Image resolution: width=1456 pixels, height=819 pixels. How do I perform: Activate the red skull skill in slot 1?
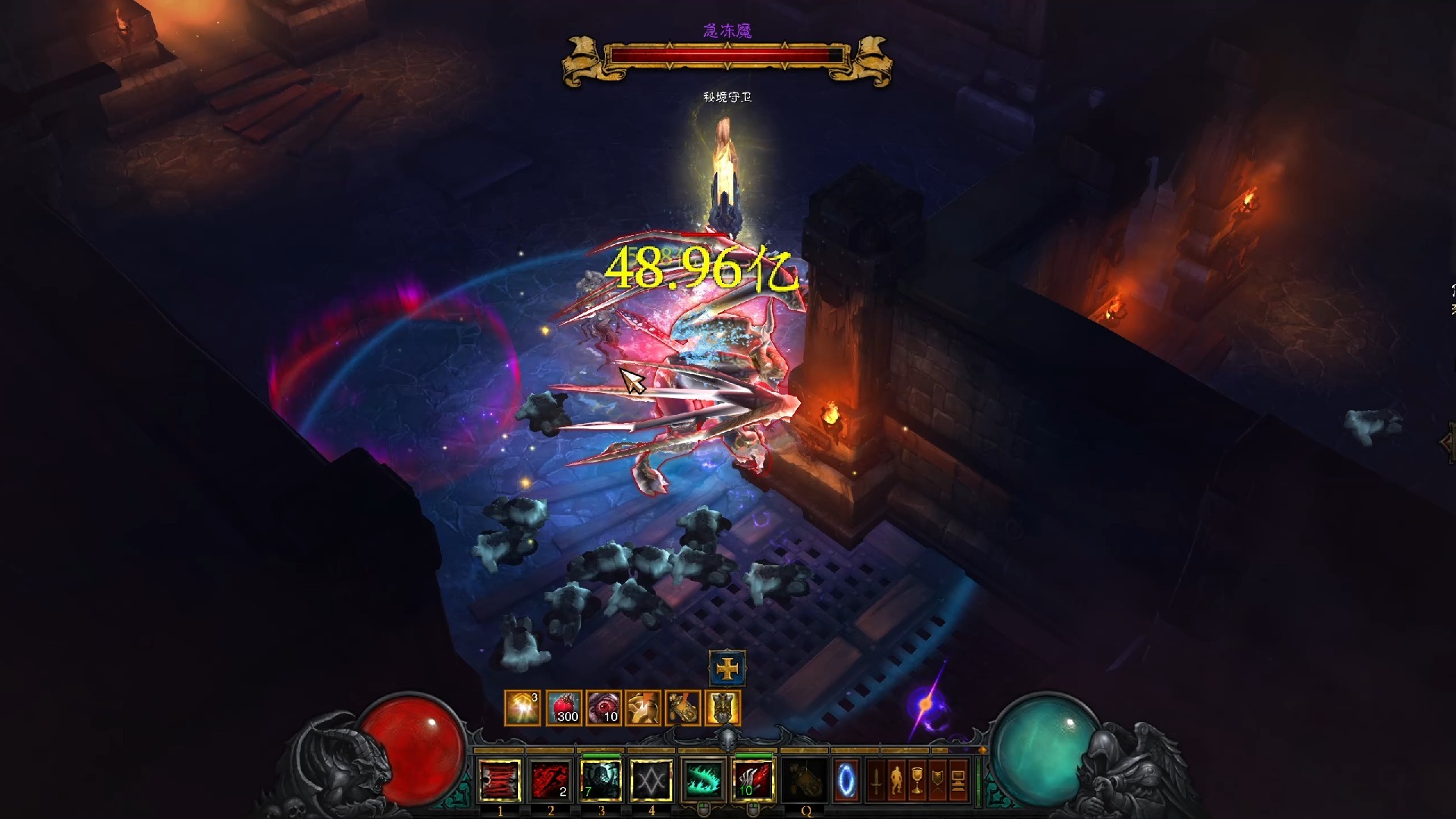pyautogui.click(x=500, y=780)
